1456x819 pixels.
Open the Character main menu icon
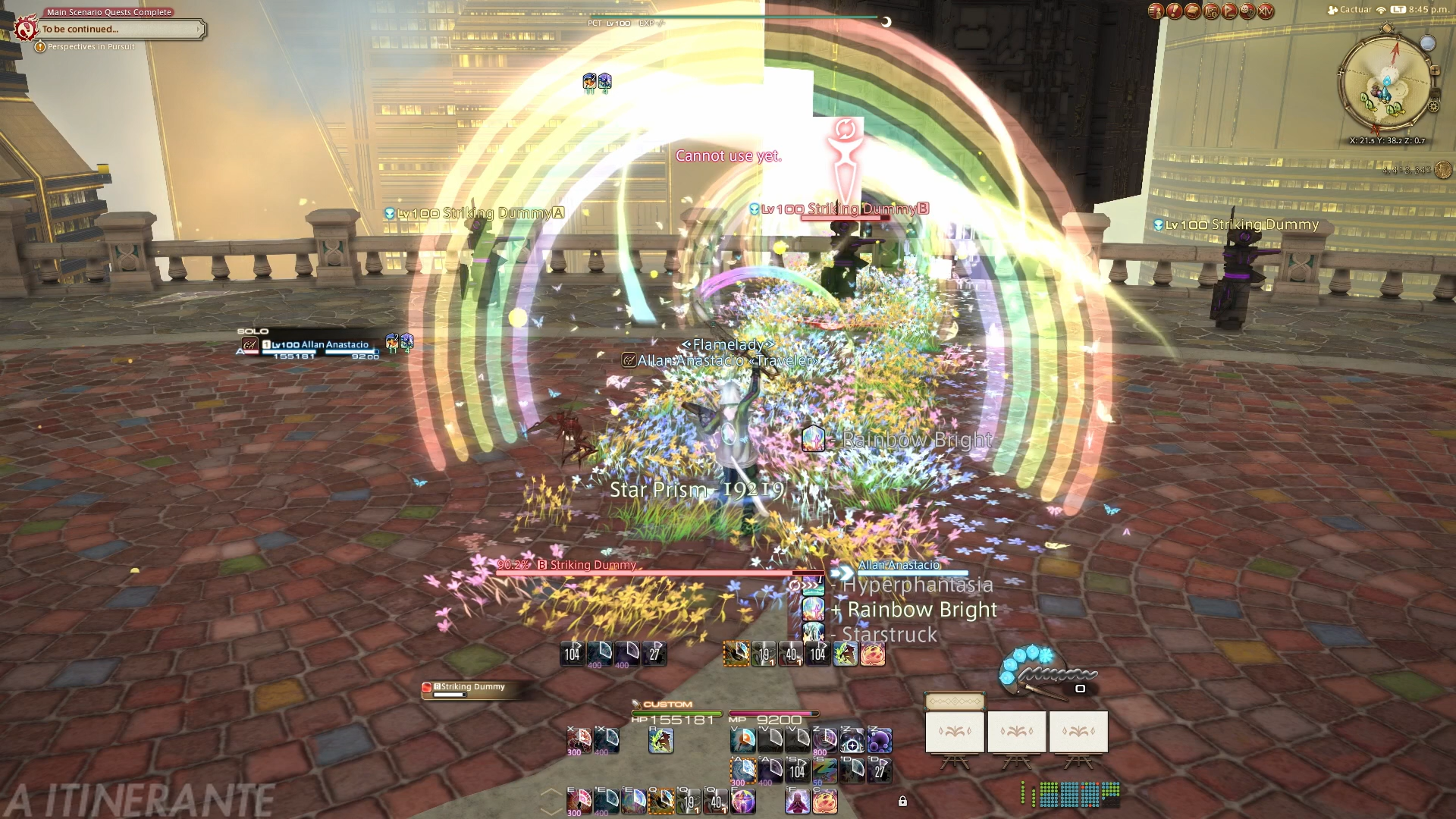[x=1156, y=11]
